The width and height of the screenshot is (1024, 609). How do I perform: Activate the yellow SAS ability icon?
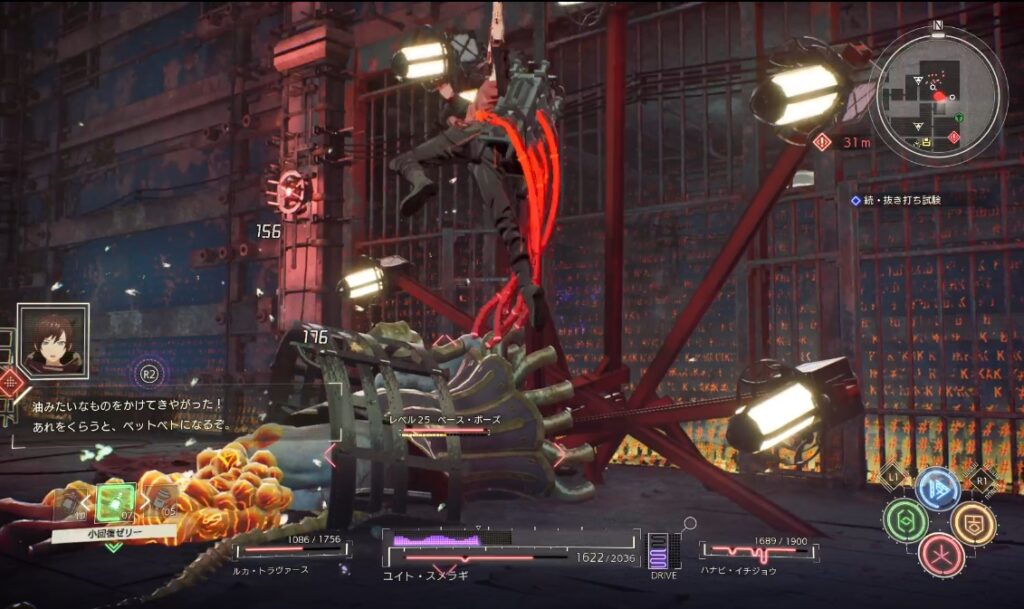972,522
